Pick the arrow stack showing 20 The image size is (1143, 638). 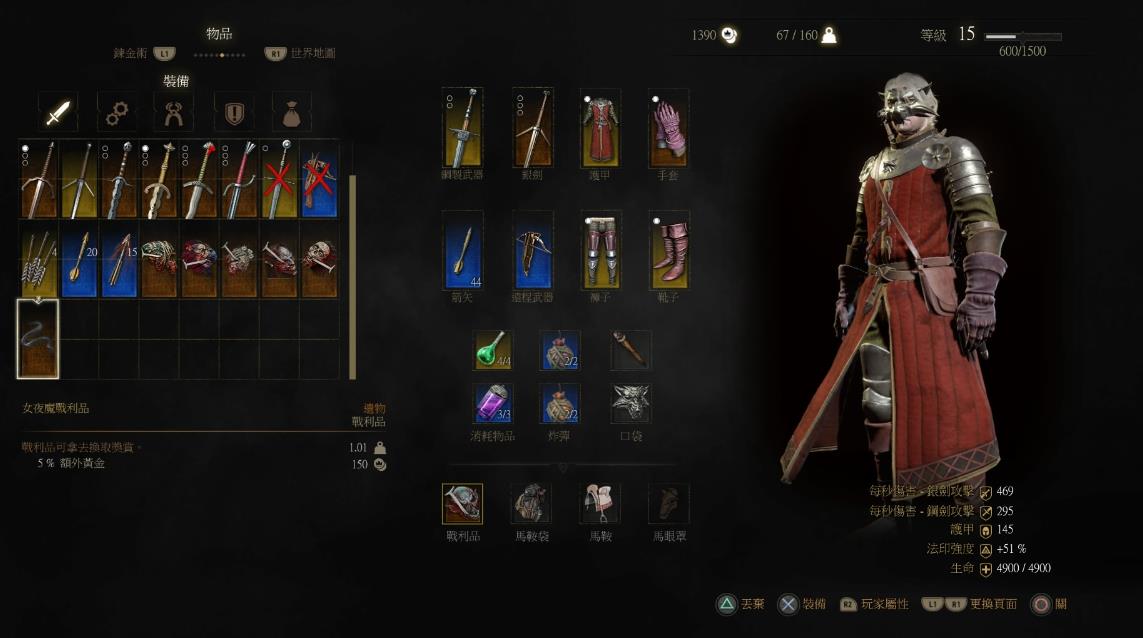pos(79,260)
